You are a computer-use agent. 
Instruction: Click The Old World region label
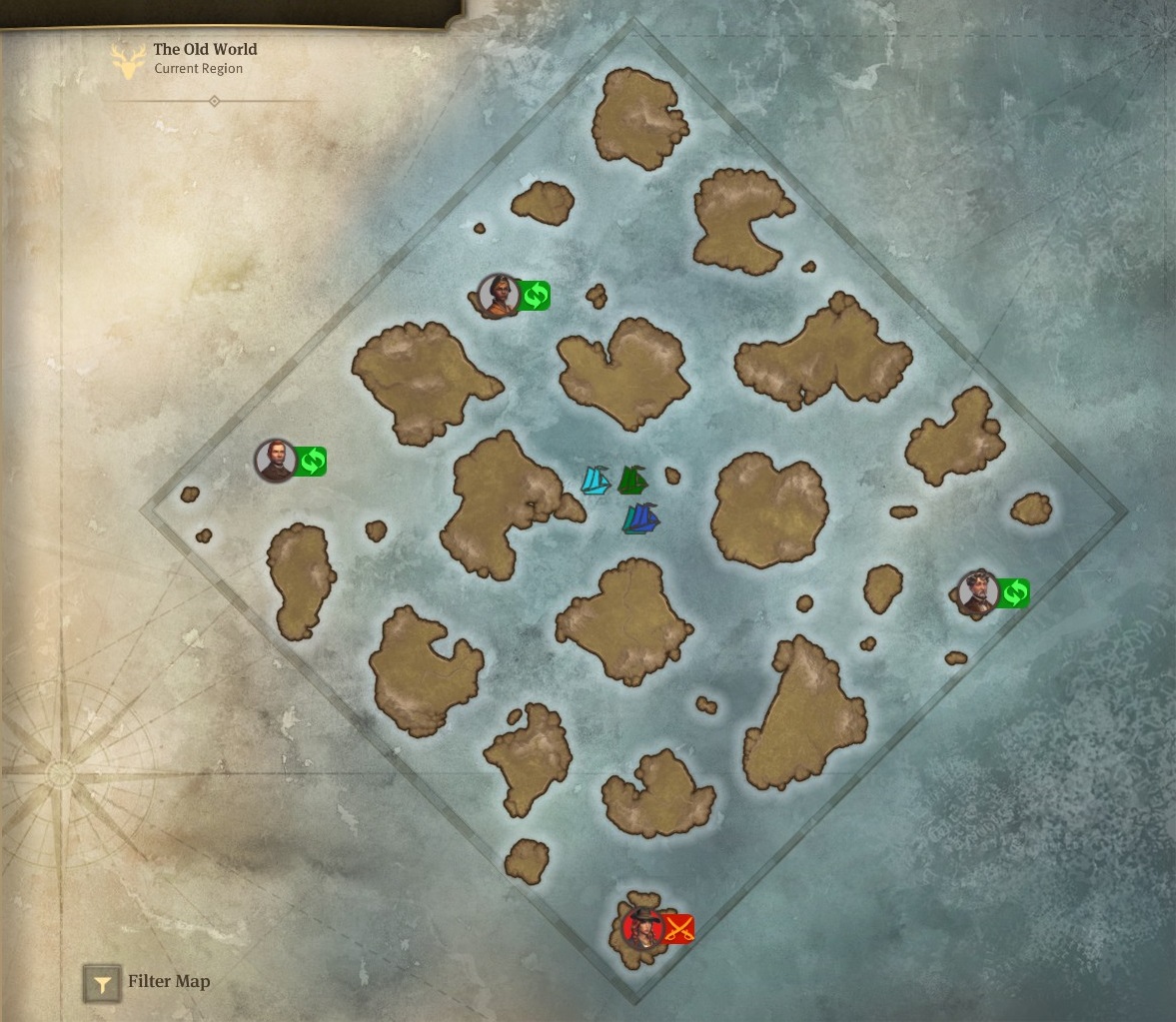point(205,49)
